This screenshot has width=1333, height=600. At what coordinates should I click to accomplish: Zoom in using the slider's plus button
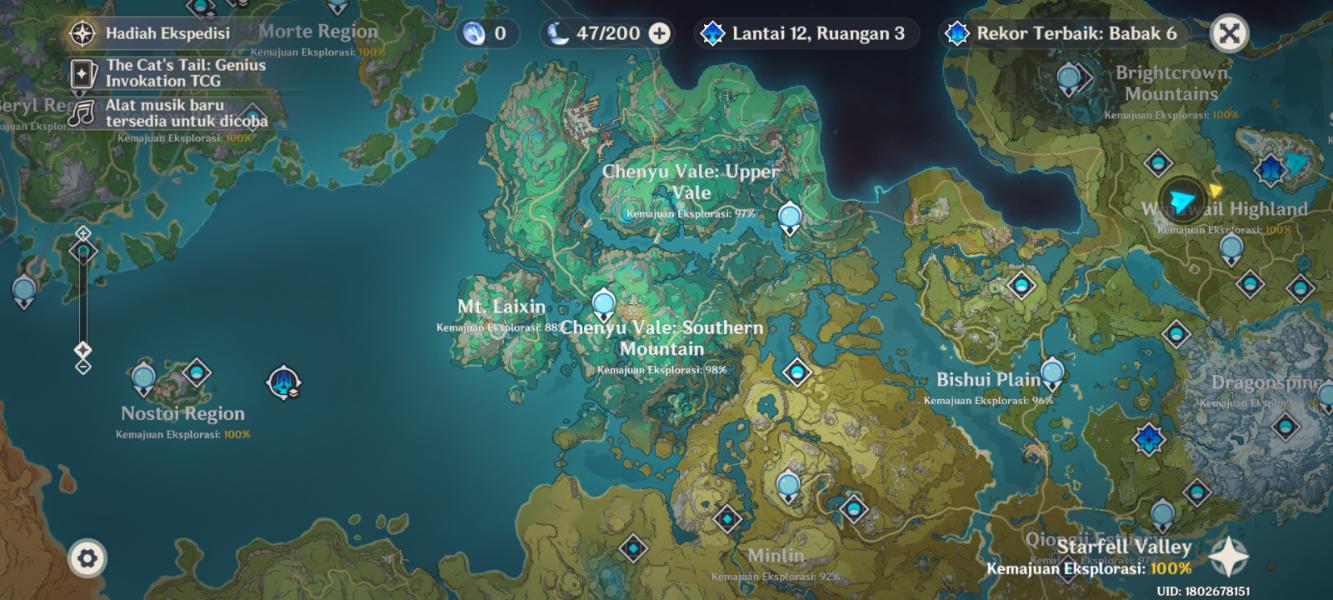tap(83, 233)
